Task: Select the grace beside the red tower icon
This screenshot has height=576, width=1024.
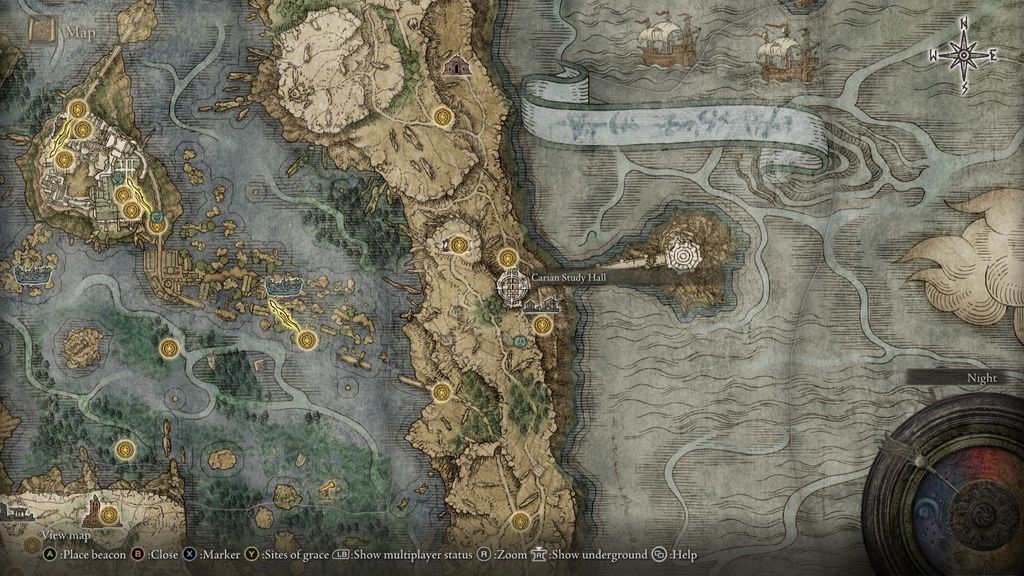Action: click(x=109, y=516)
